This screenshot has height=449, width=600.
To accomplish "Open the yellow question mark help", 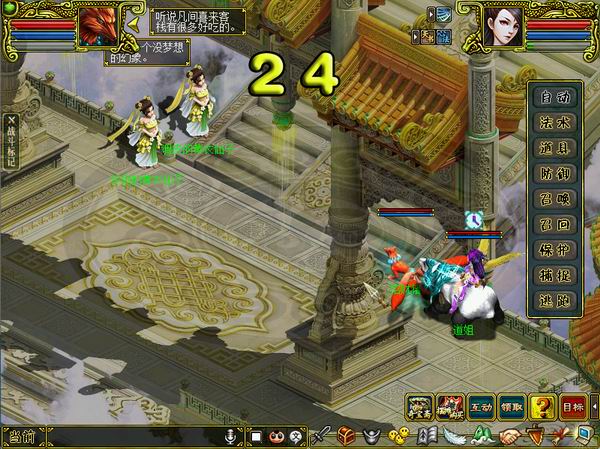I will pos(541,408).
